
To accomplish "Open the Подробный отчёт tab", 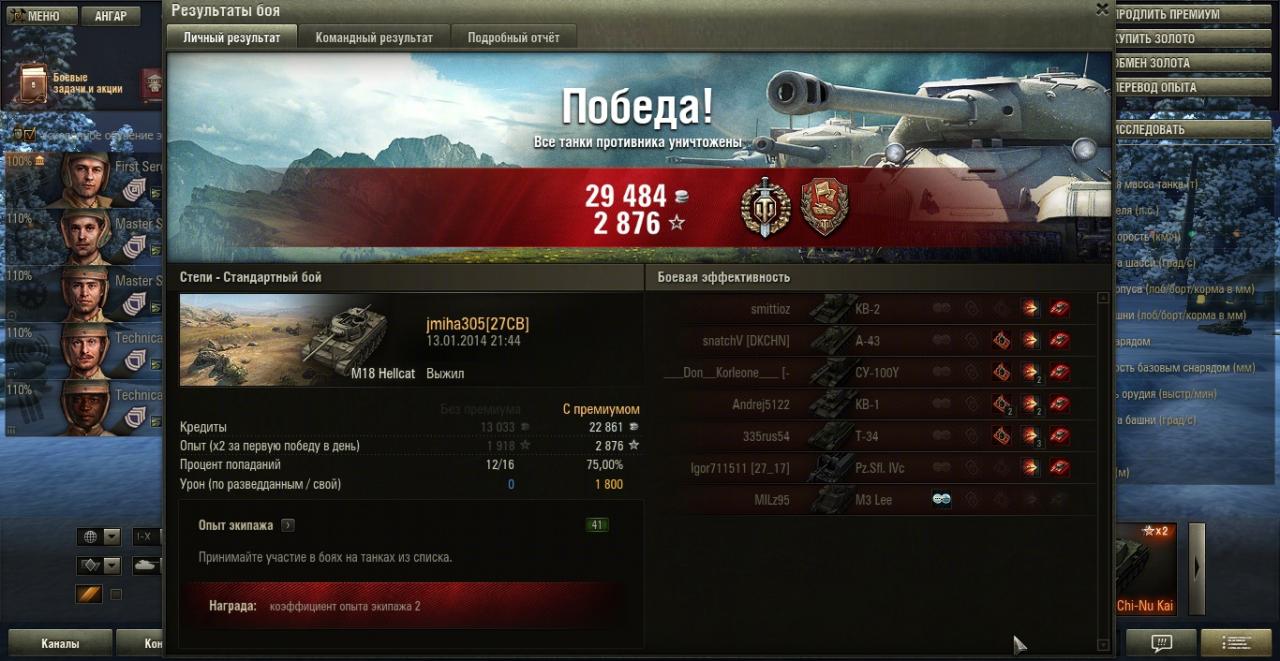I will (x=514, y=38).
